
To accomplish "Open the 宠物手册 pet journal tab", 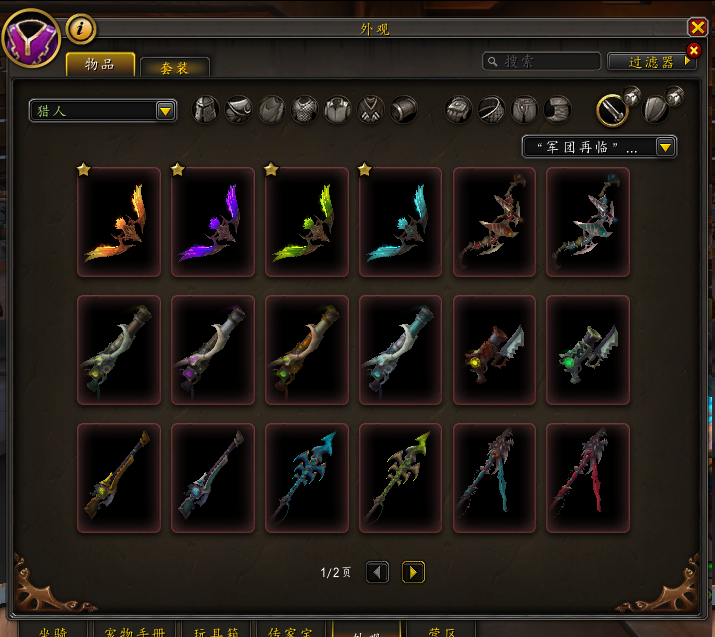I will 138,630.
